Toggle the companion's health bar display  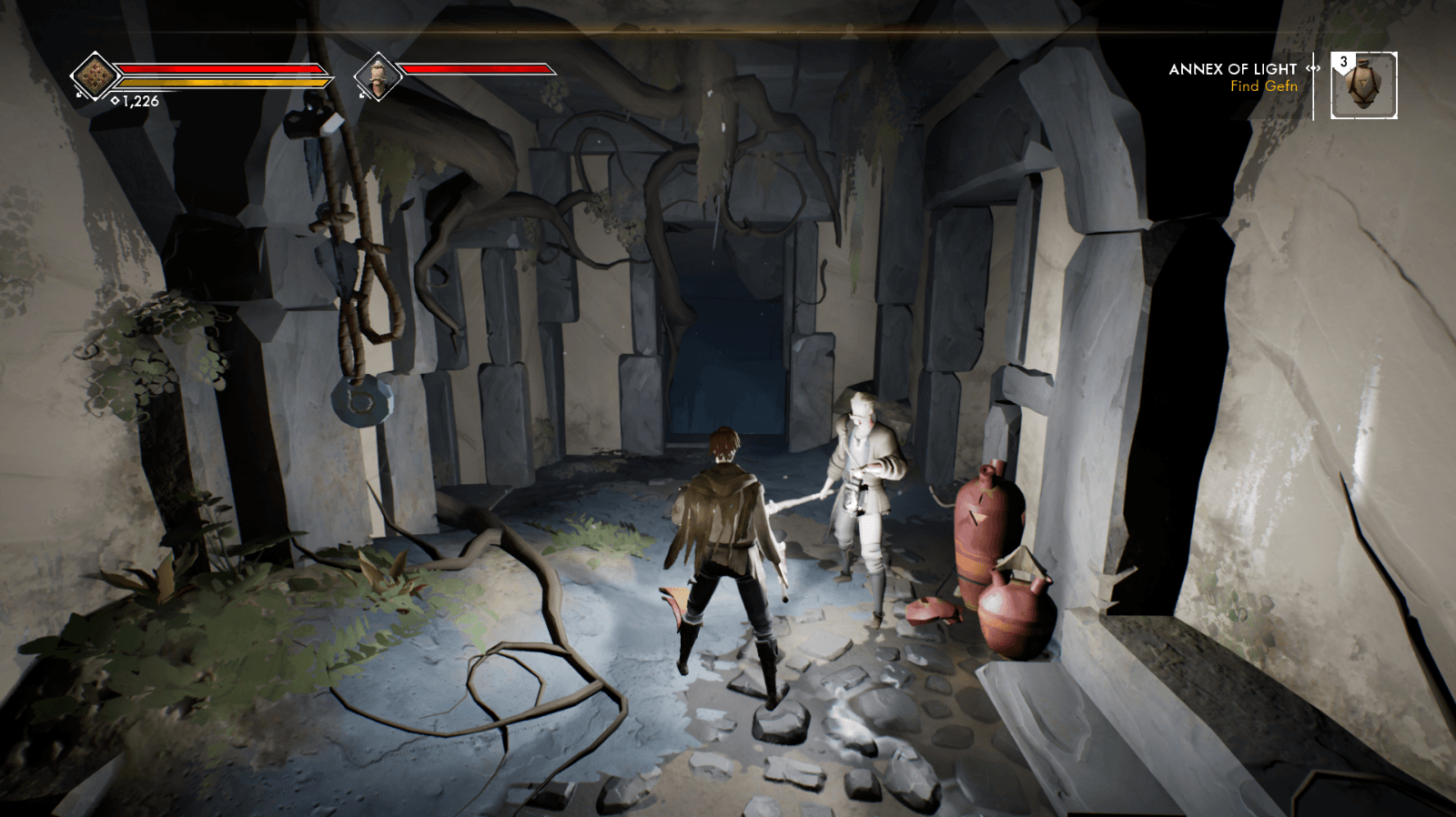coord(480,67)
